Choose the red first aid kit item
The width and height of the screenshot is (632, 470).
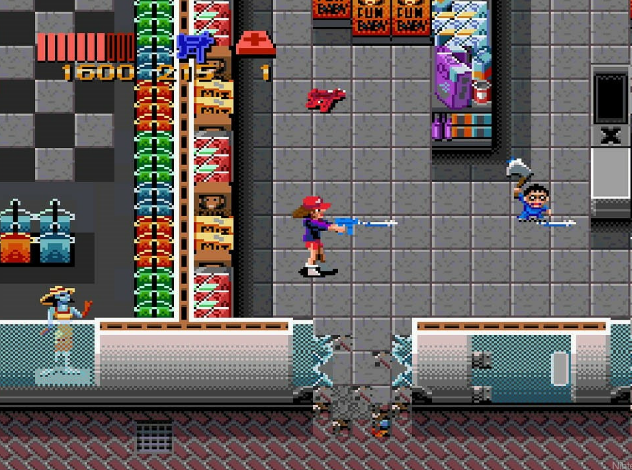[255, 44]
